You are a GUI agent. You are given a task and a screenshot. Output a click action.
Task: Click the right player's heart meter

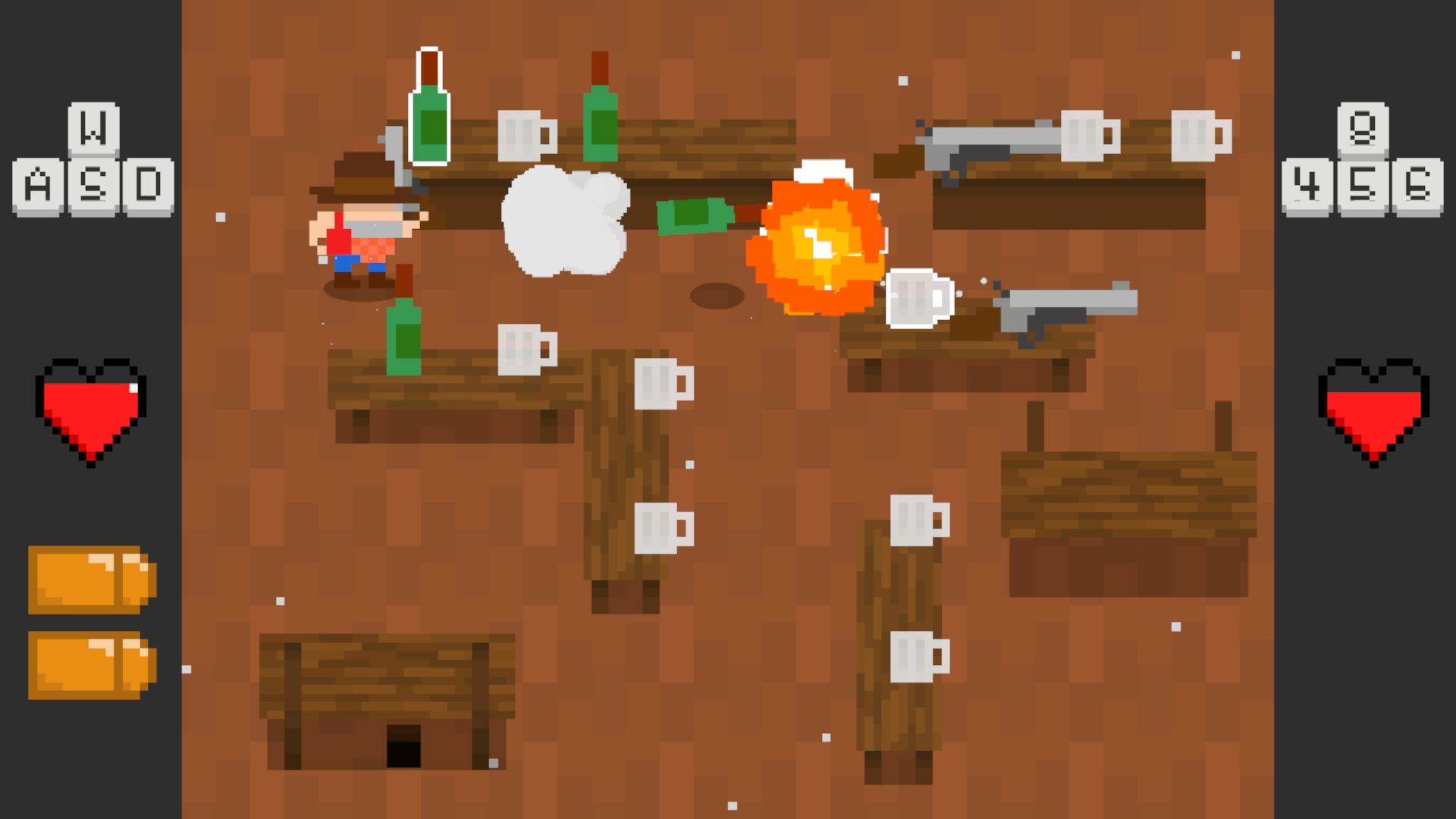click(1374, 413)
